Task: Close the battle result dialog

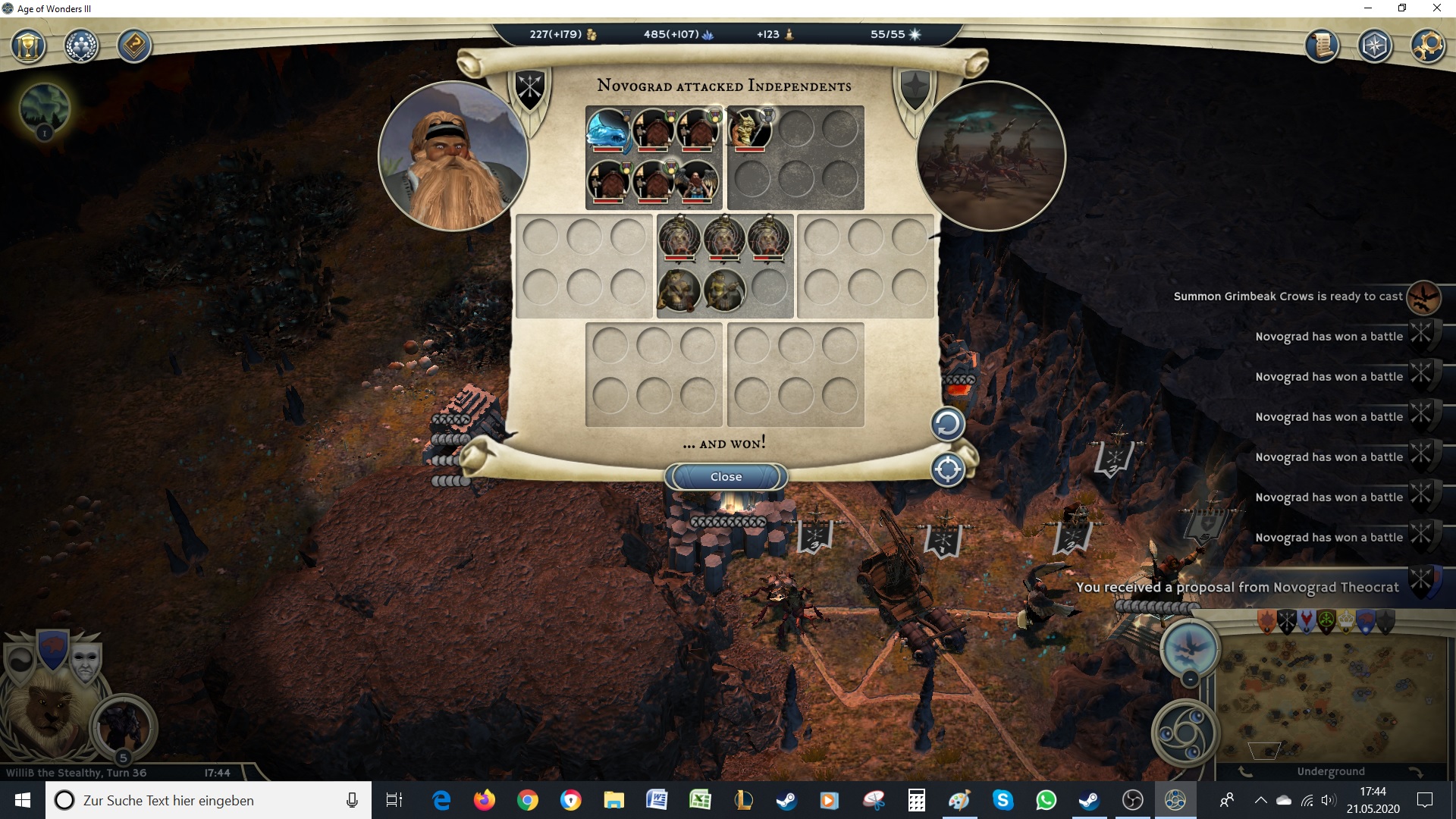Action: 726,477
